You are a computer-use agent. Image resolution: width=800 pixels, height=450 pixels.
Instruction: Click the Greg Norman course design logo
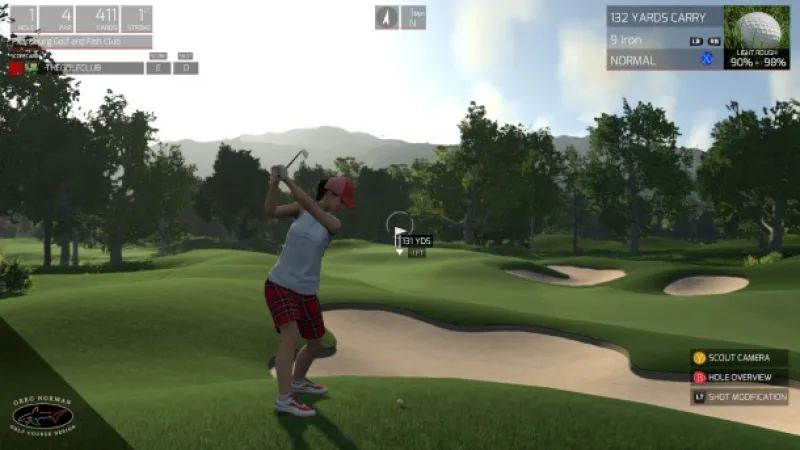(x=42, y=413)
